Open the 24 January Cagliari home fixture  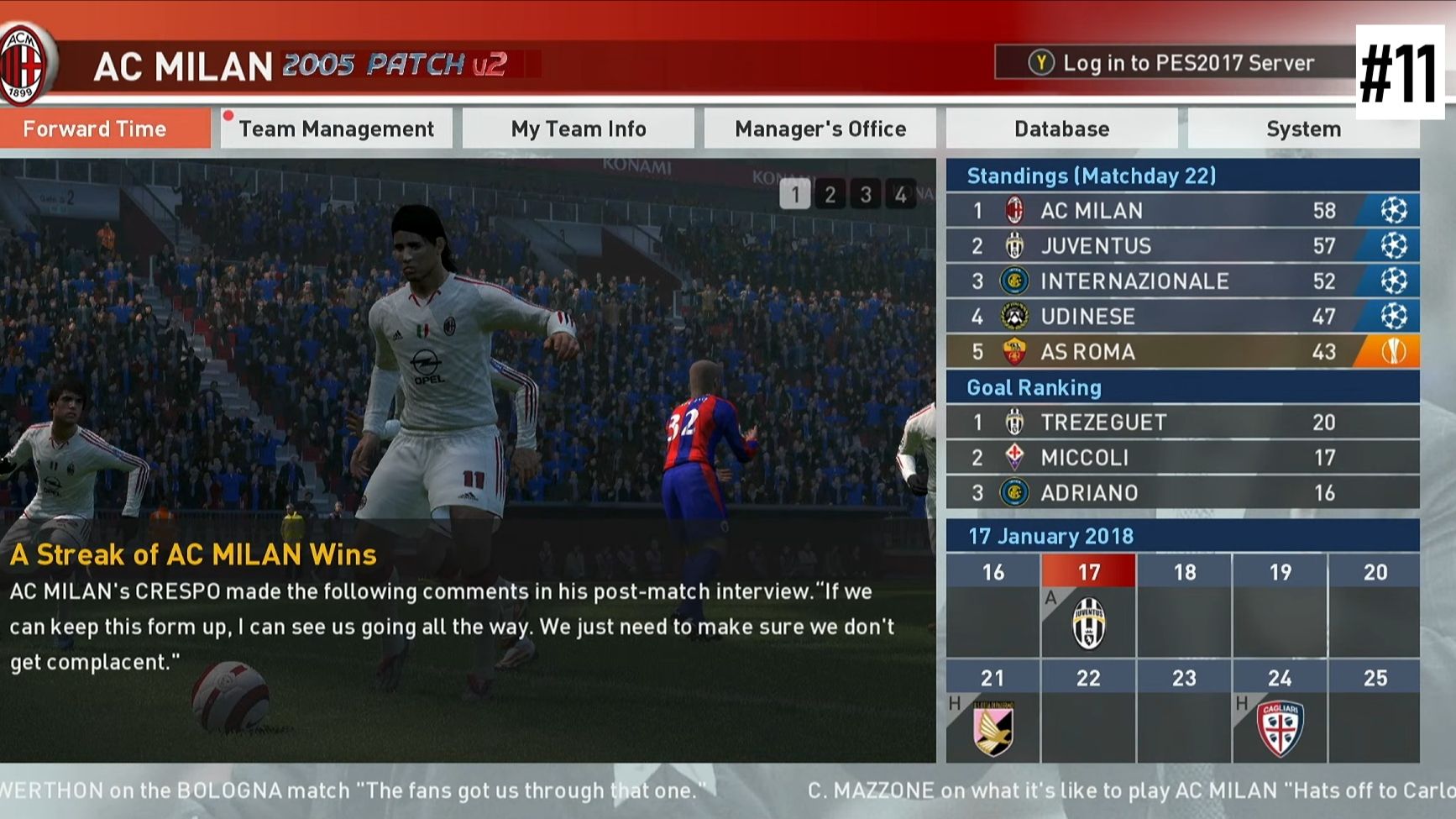[1280, 727]
